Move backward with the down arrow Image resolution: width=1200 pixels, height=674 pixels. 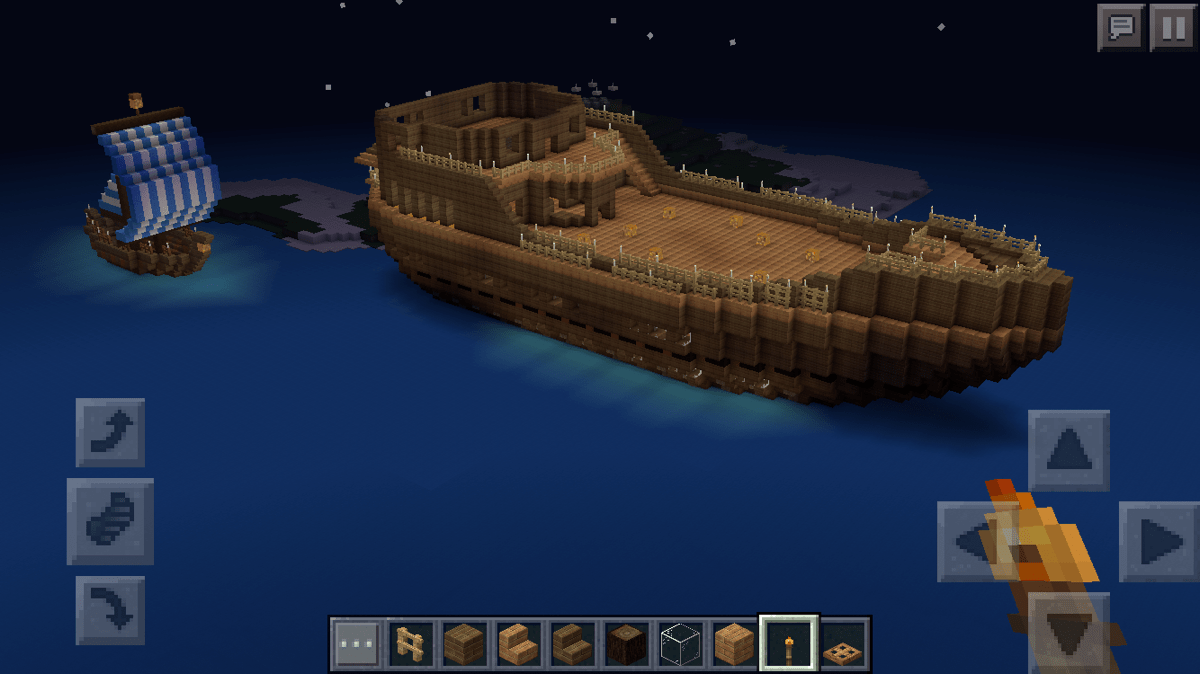1068,630
